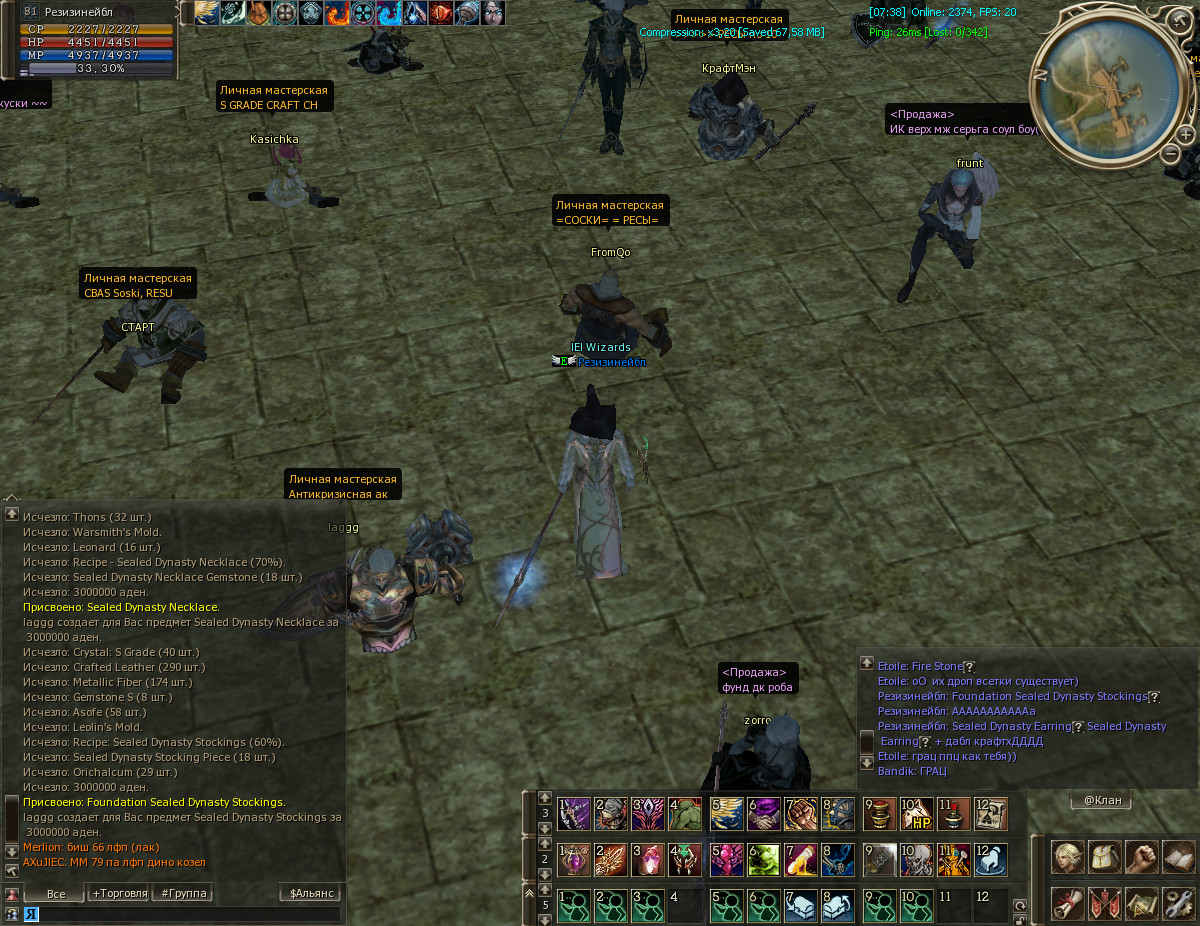Viewport: 1200px width, 926px height.
Task: Open the character status elf-face icon
Action: point(1067,857)
